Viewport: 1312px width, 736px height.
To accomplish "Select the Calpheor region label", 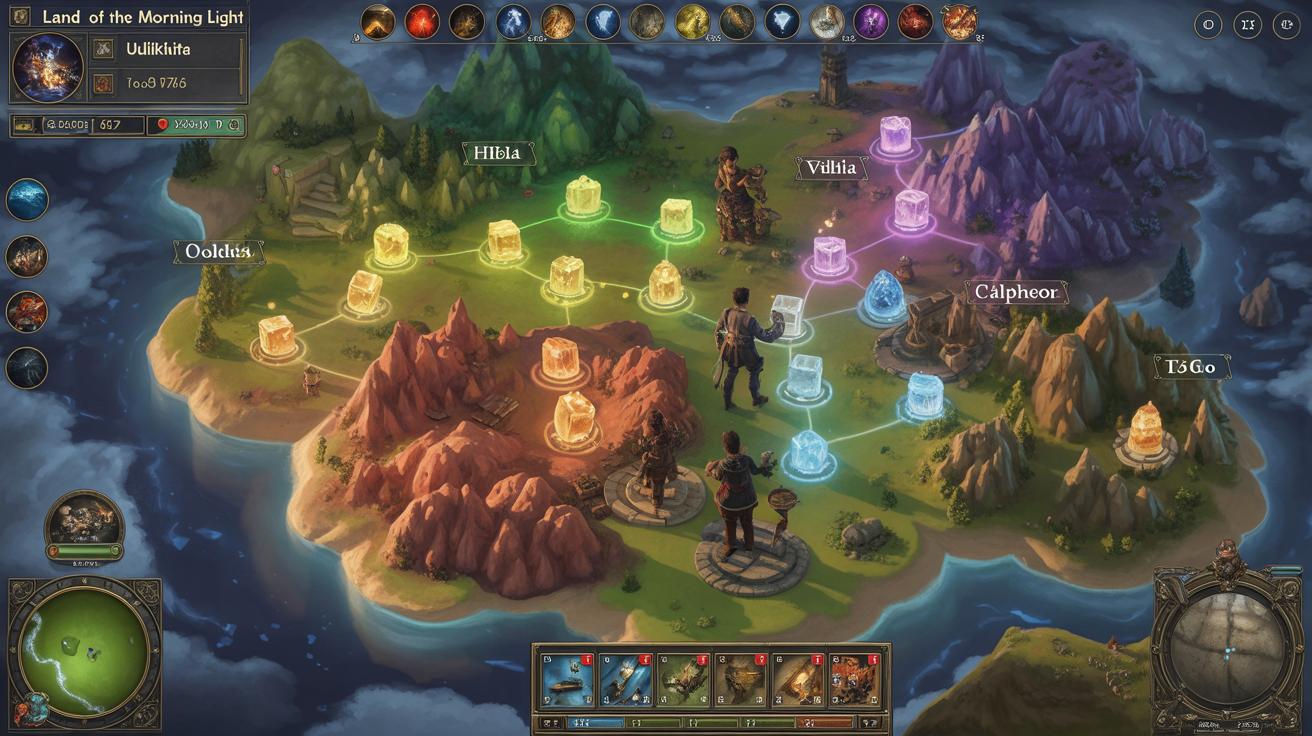I will (x=1015, y=292).
